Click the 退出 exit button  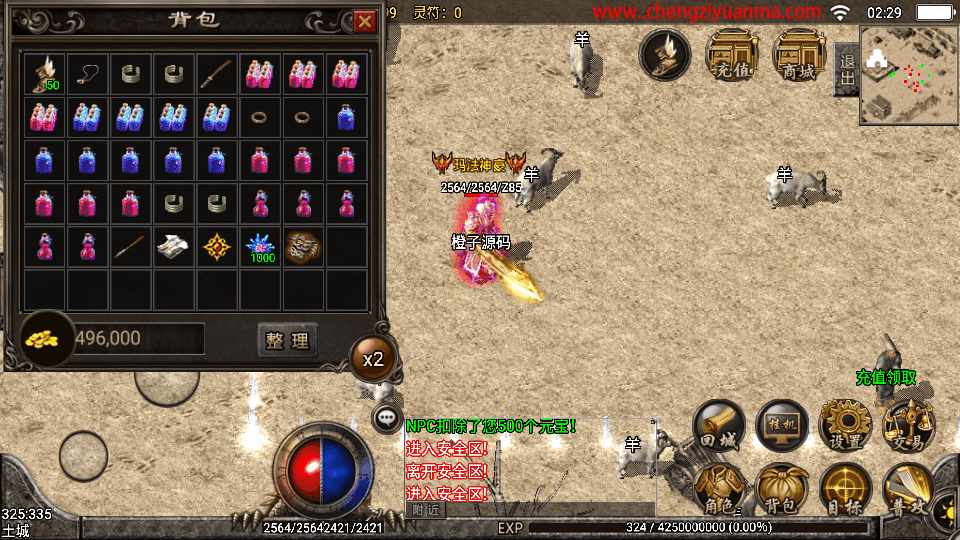(847, 69)
